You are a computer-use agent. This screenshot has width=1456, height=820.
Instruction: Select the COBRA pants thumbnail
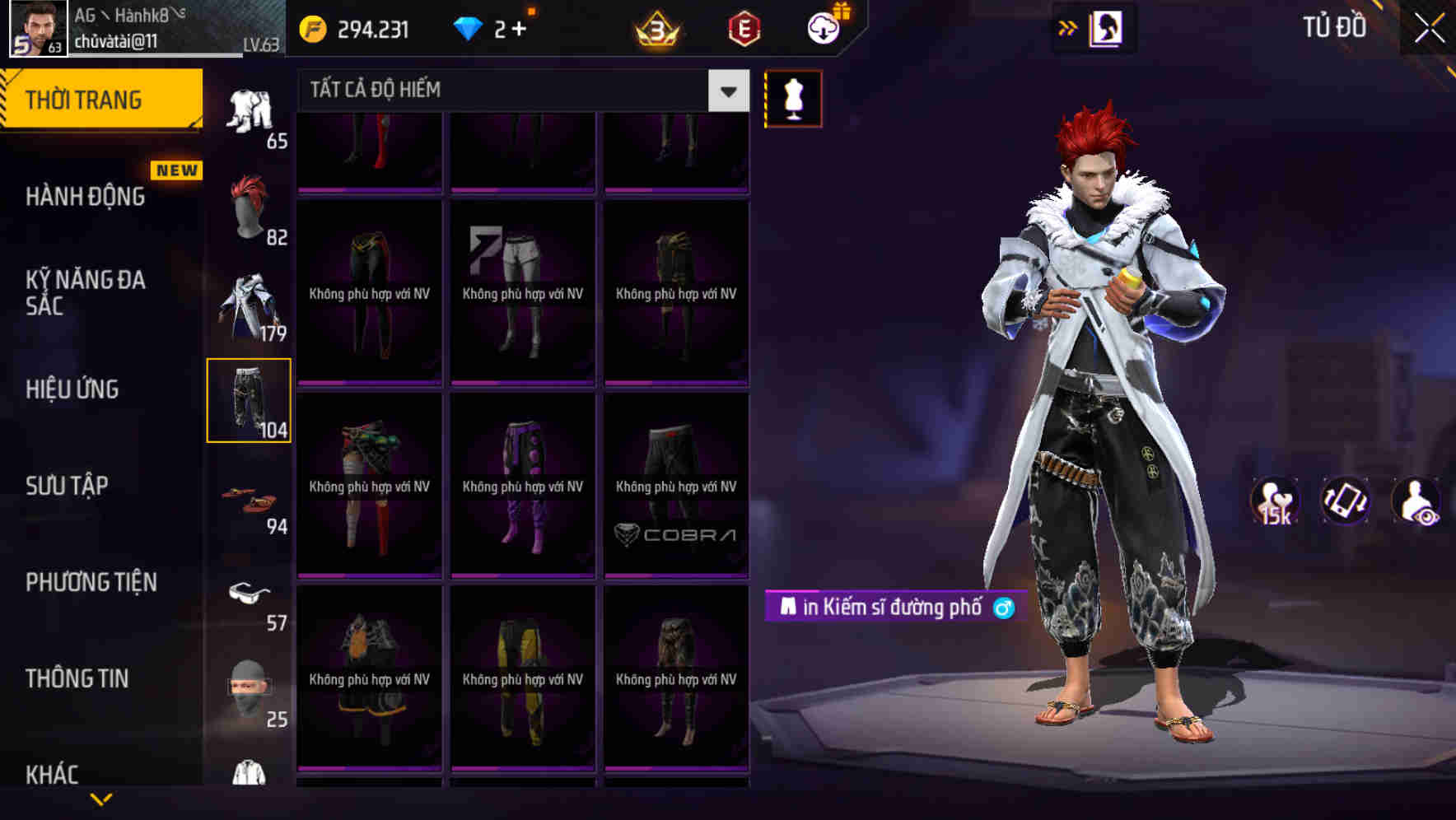point(677,486)
